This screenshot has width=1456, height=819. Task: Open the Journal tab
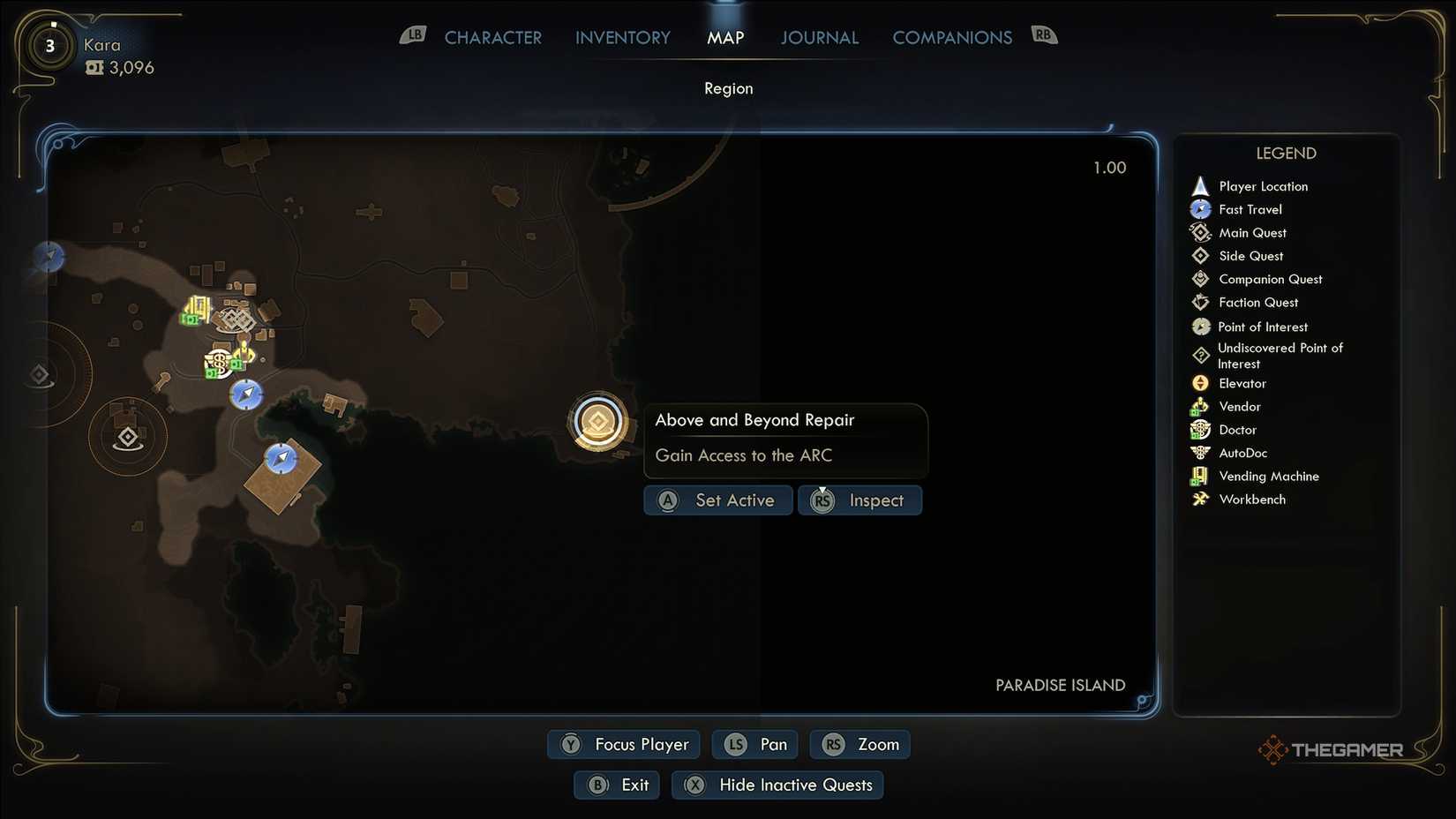point(819,37)
